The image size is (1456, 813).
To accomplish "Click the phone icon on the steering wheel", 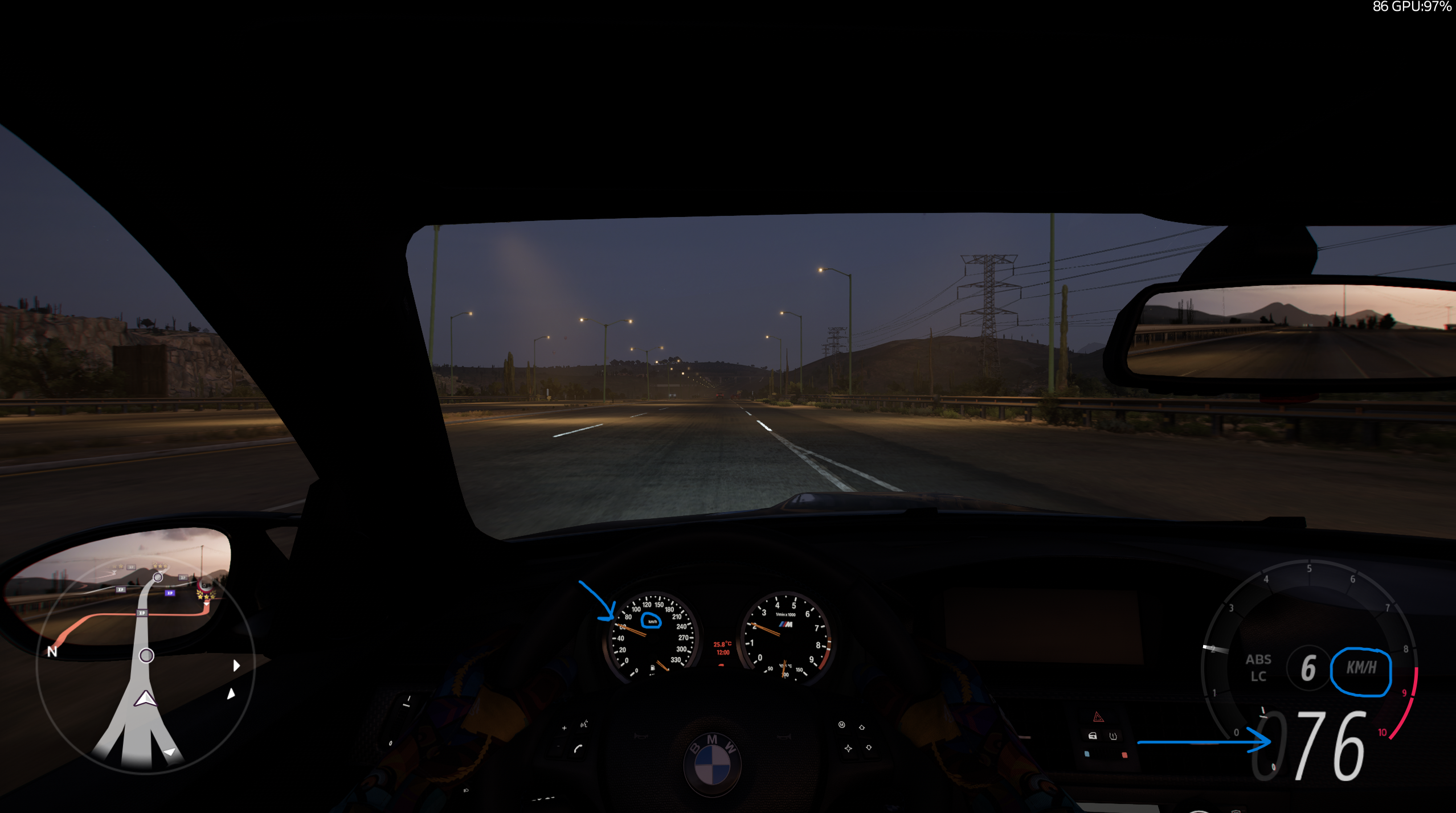I will tap(579, 749).
